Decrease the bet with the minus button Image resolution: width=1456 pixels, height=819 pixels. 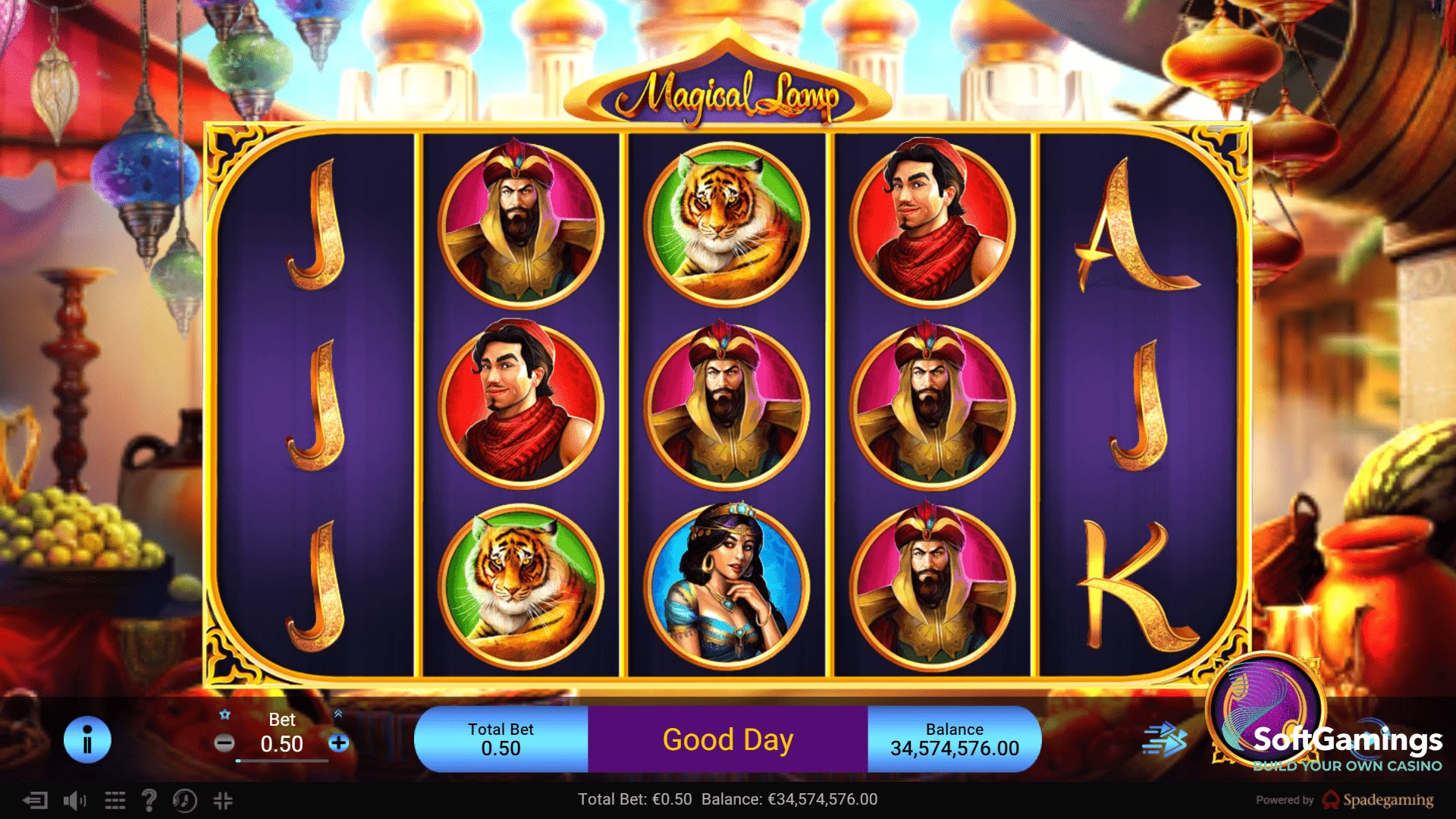[x=224, y=743]
